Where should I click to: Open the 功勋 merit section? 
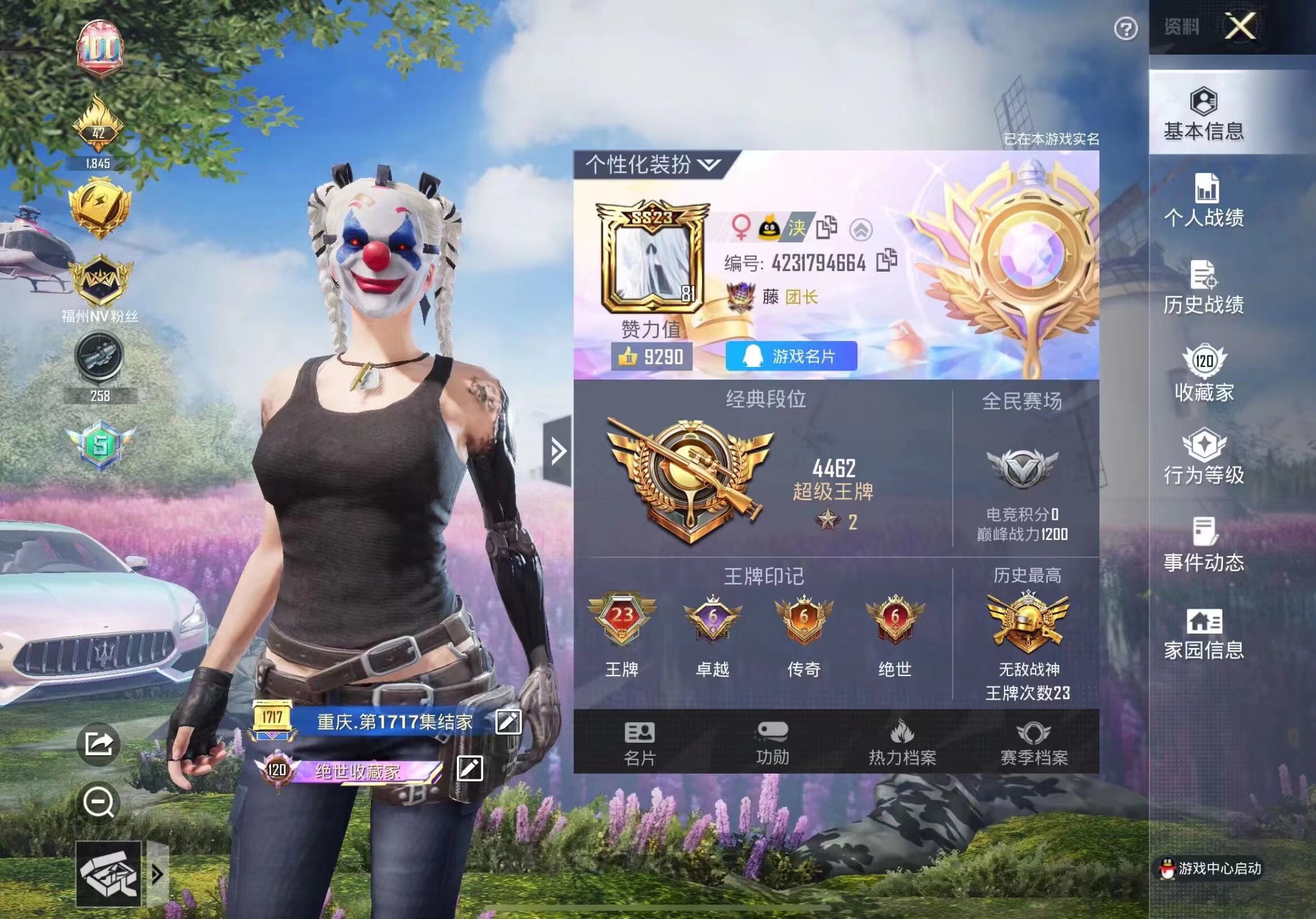[x=772, y=743]
